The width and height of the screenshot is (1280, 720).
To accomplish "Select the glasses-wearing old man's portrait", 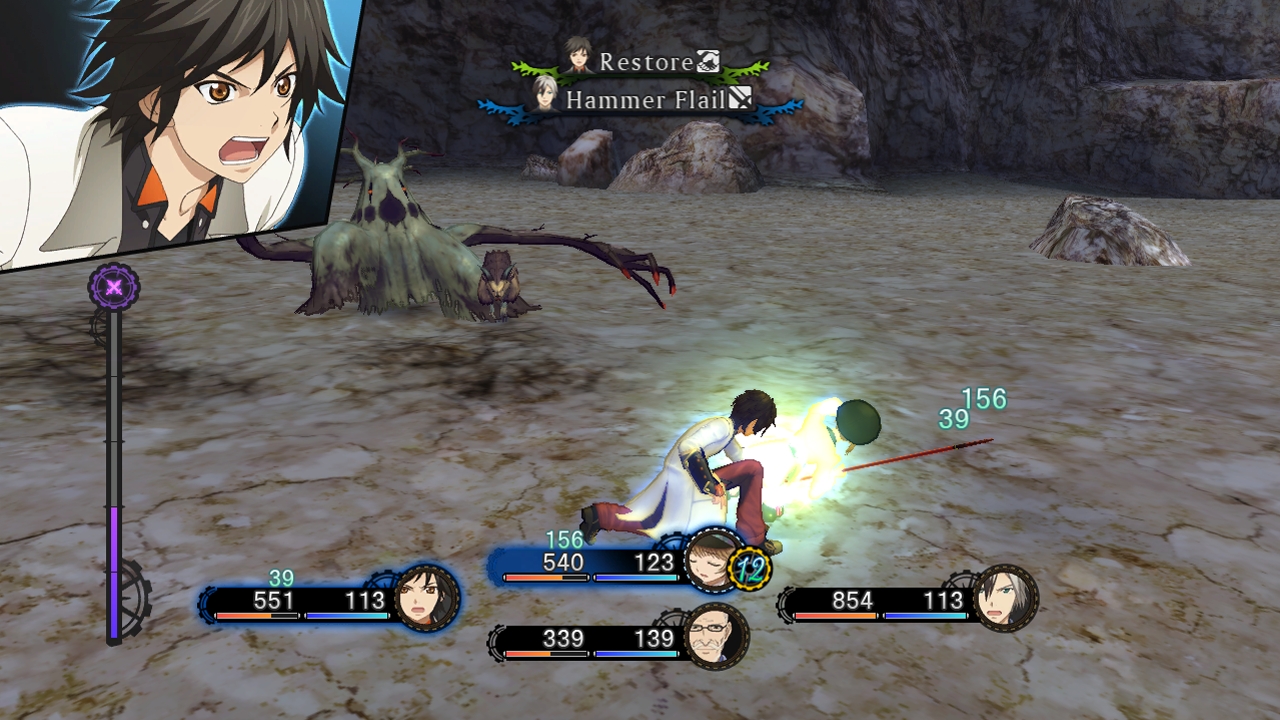I will [x=716, y=636].
